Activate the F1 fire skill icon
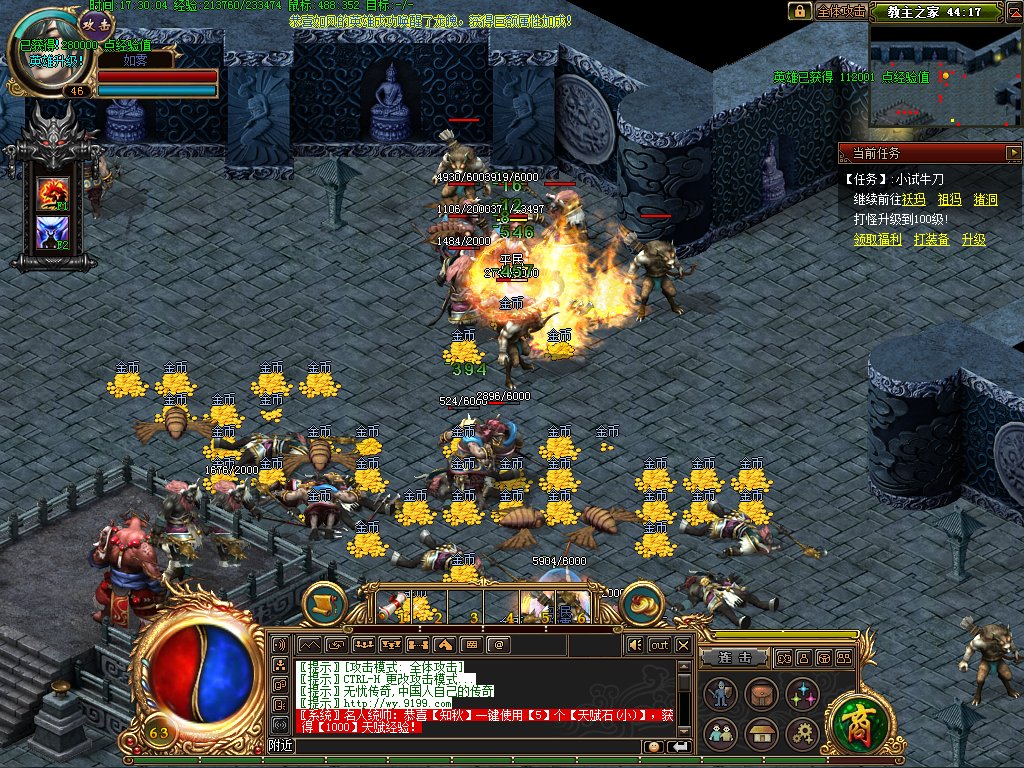Screen dimensions: 1024x768 [52, 193]
